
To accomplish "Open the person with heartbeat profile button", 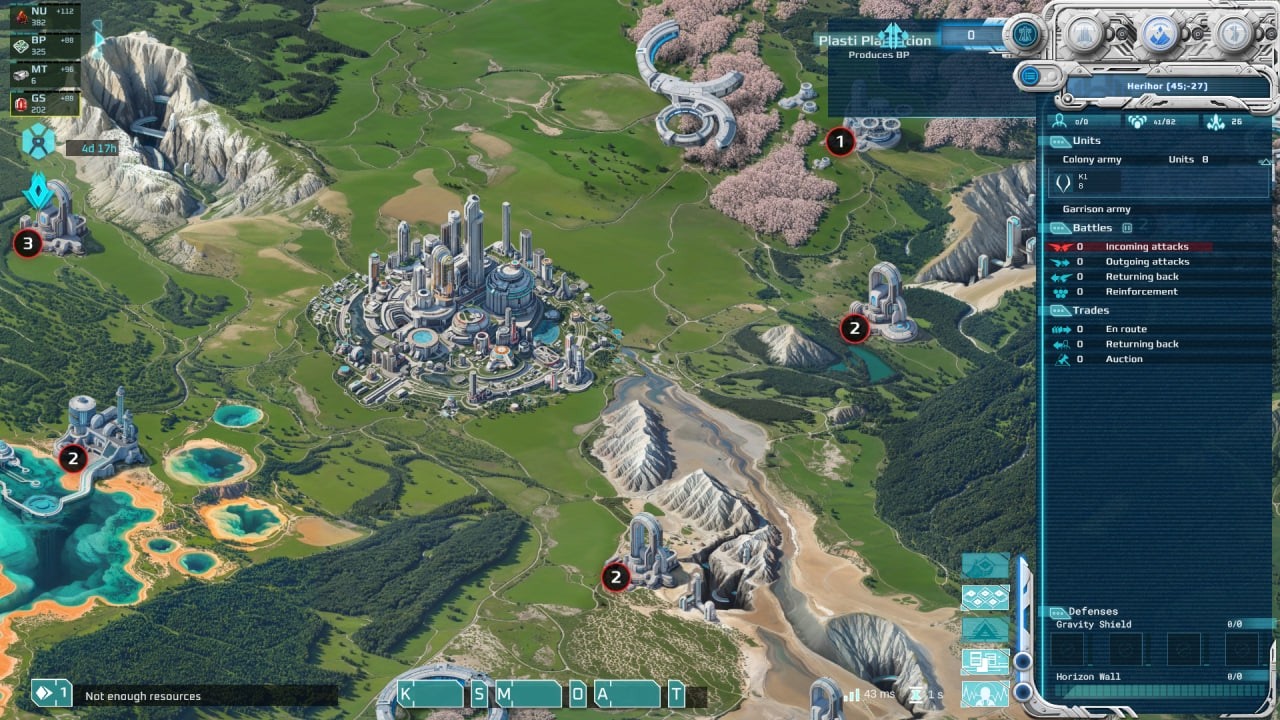I will 985,693.
